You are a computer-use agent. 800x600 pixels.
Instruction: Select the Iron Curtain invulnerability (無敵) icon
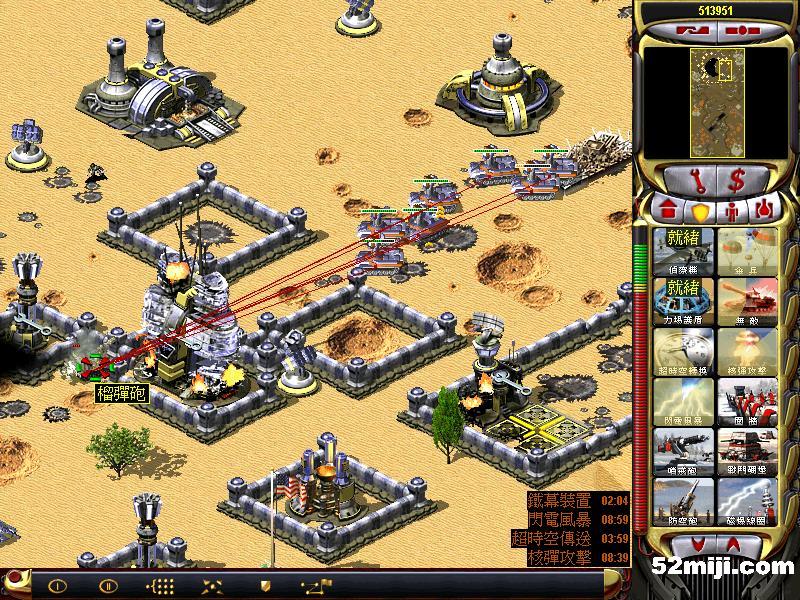pos(744,301)
